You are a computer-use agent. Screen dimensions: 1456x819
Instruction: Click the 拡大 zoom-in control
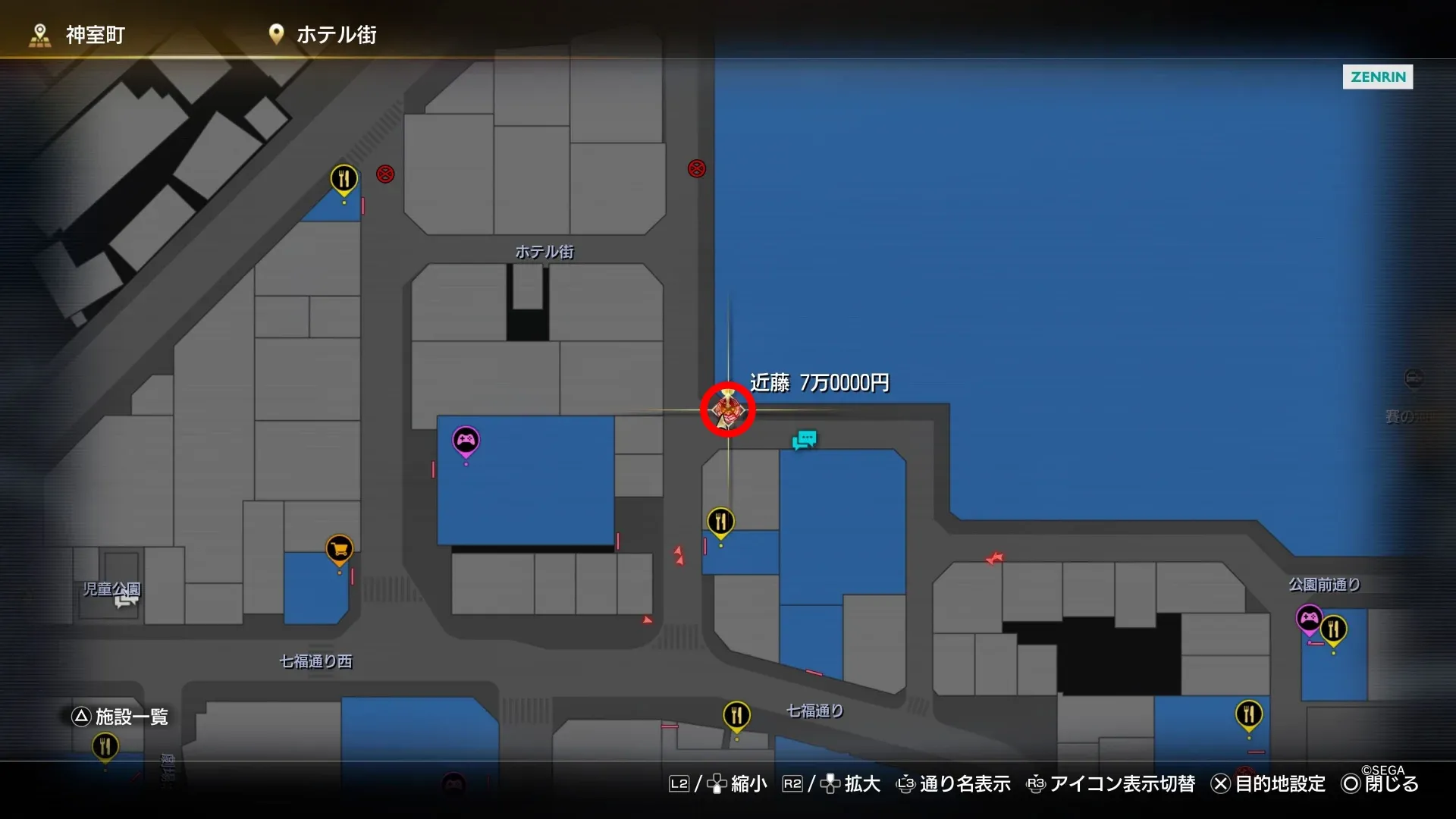861,784
